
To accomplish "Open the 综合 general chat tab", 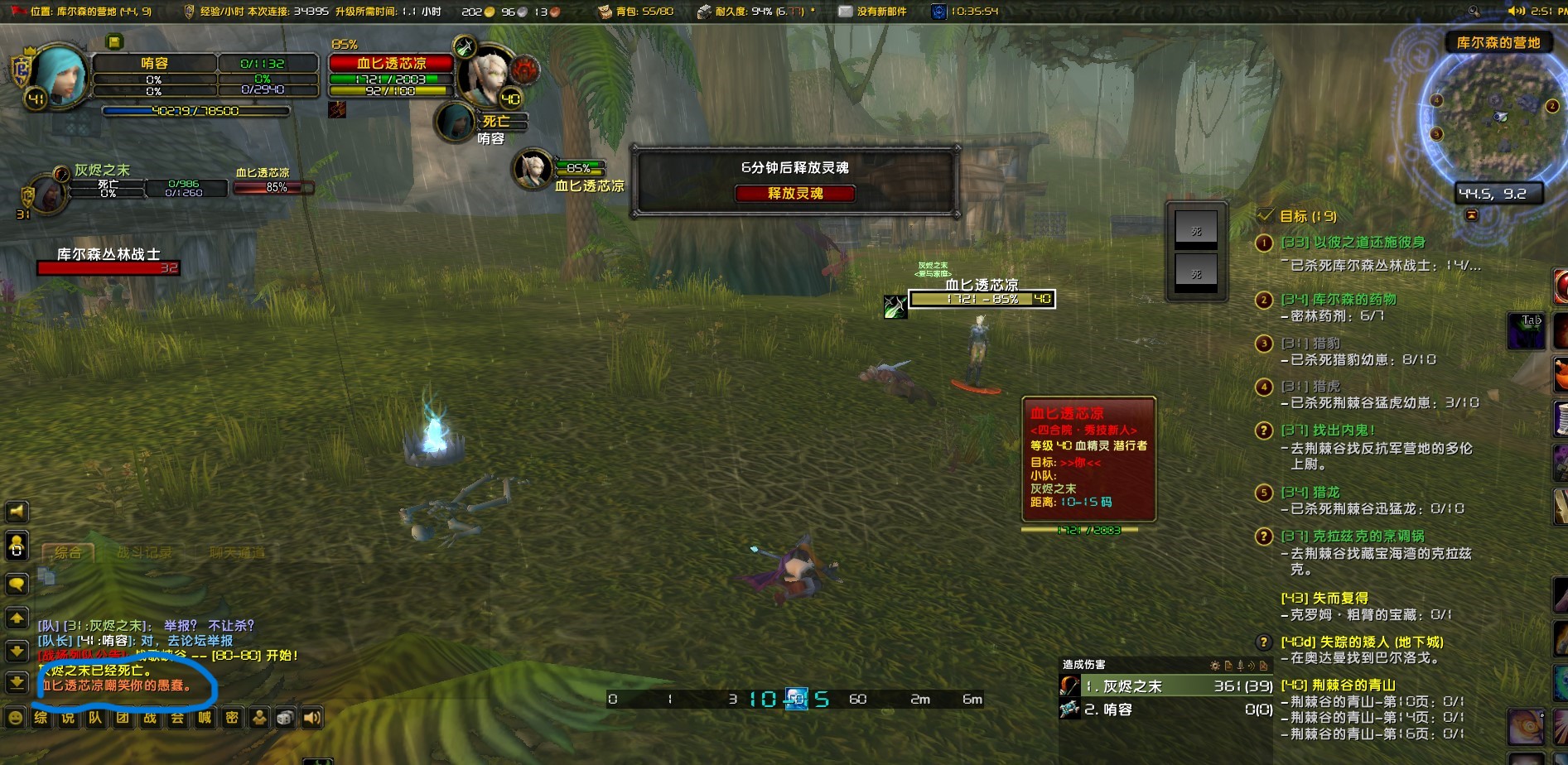I will (68, 552).
